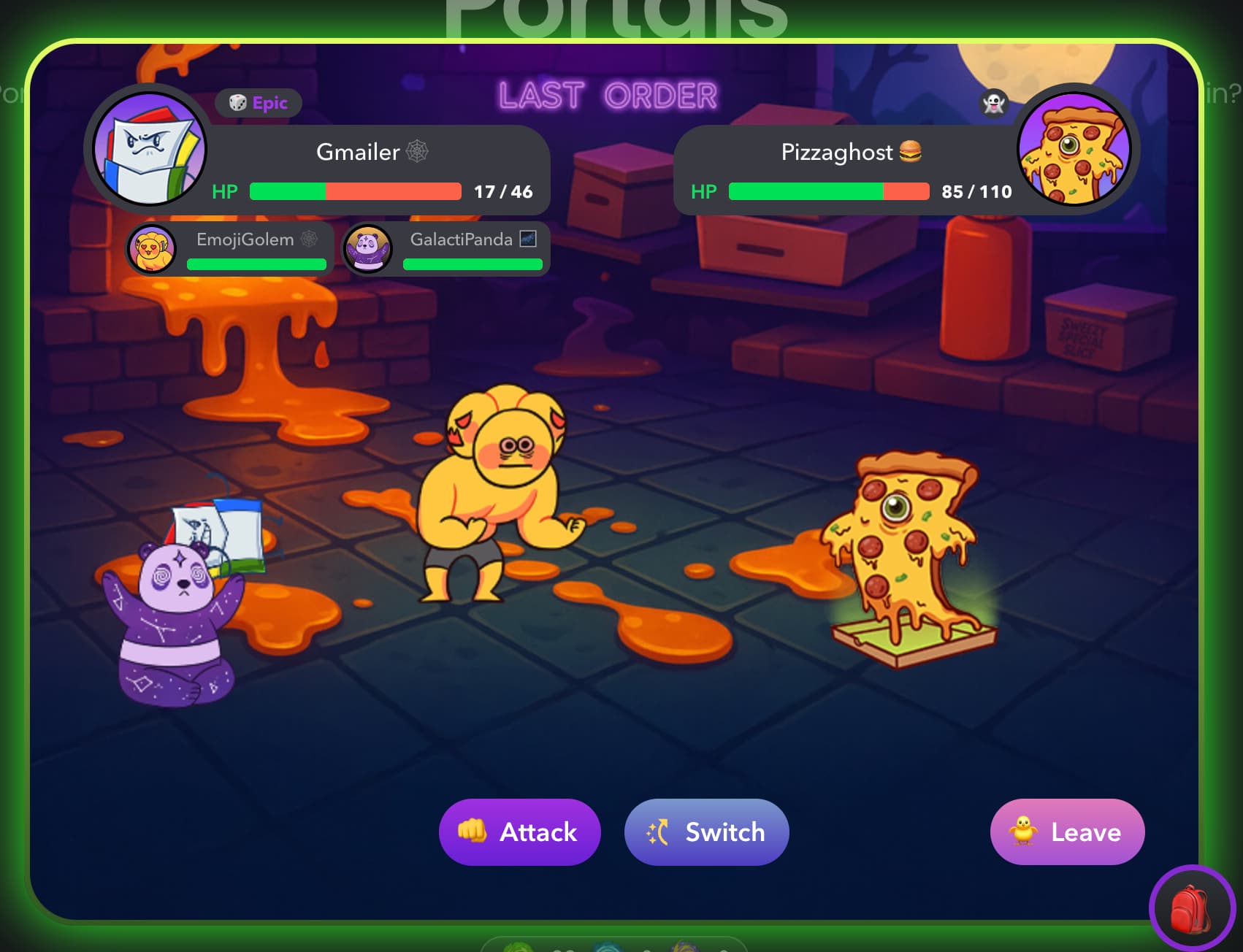Click the Epic rarity badge

(x=259, y=103)
